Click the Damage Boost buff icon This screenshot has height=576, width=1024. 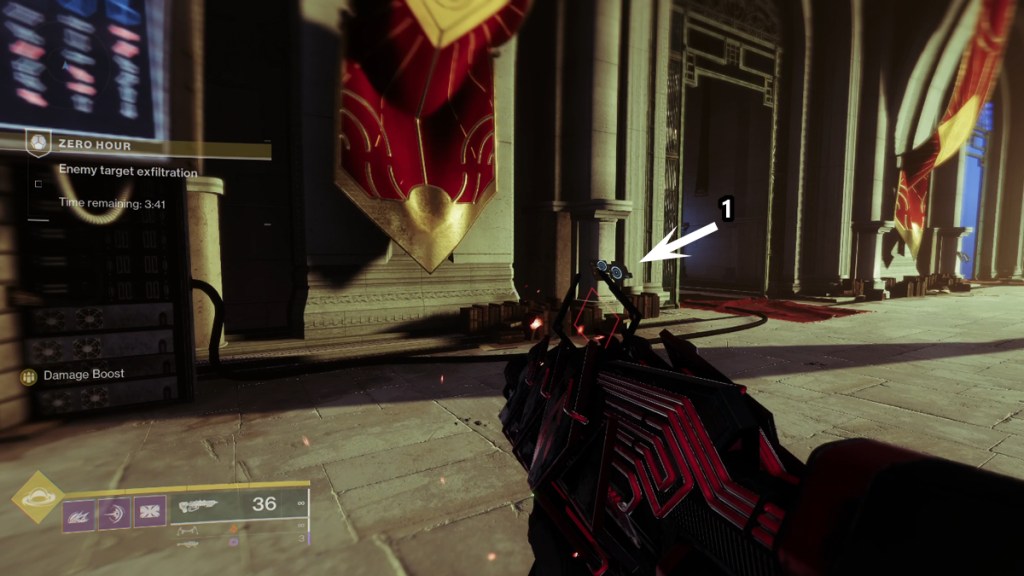(28, 377)
